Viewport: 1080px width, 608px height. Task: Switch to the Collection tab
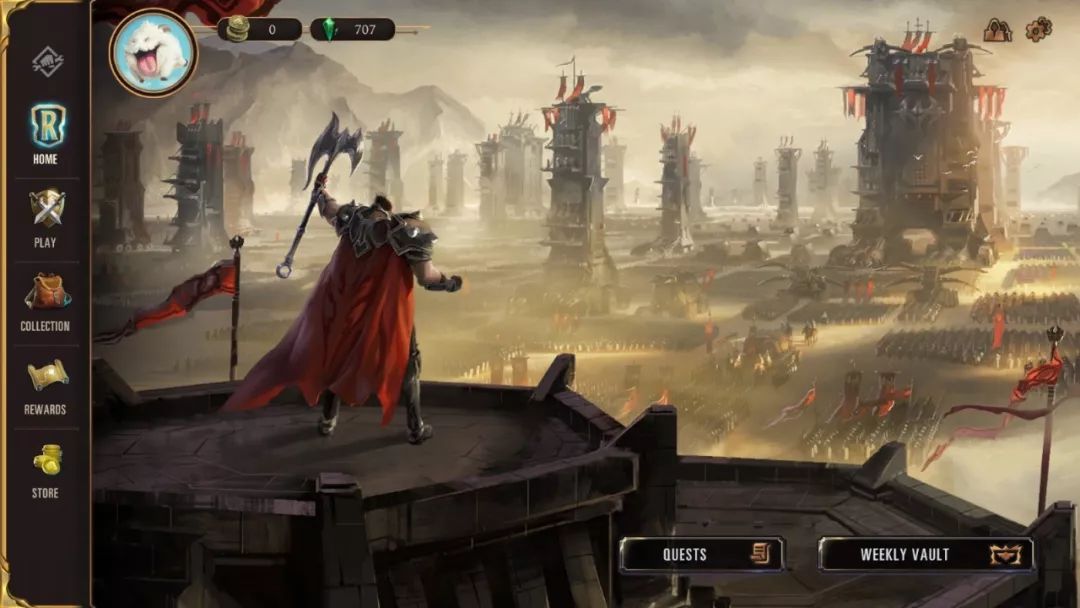pos(46,300)
